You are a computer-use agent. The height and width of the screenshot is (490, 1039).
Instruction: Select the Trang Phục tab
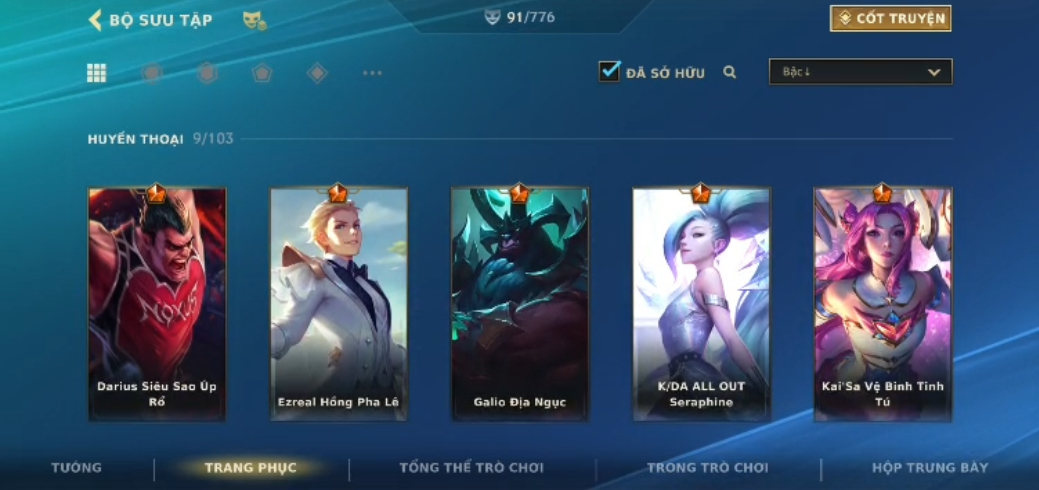click(x=250, y=468)
